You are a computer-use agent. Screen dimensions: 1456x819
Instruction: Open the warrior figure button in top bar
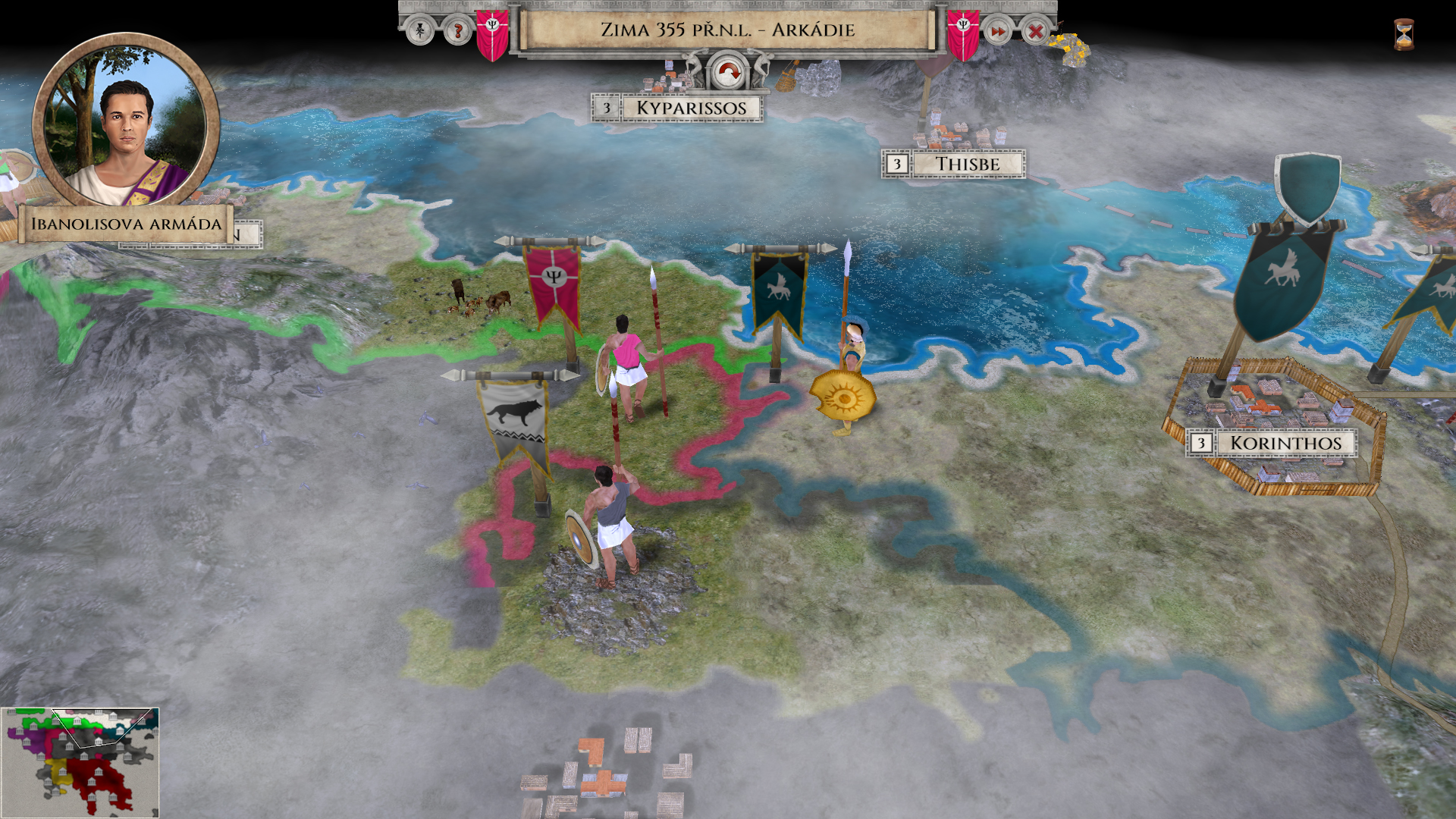[419, 31]
